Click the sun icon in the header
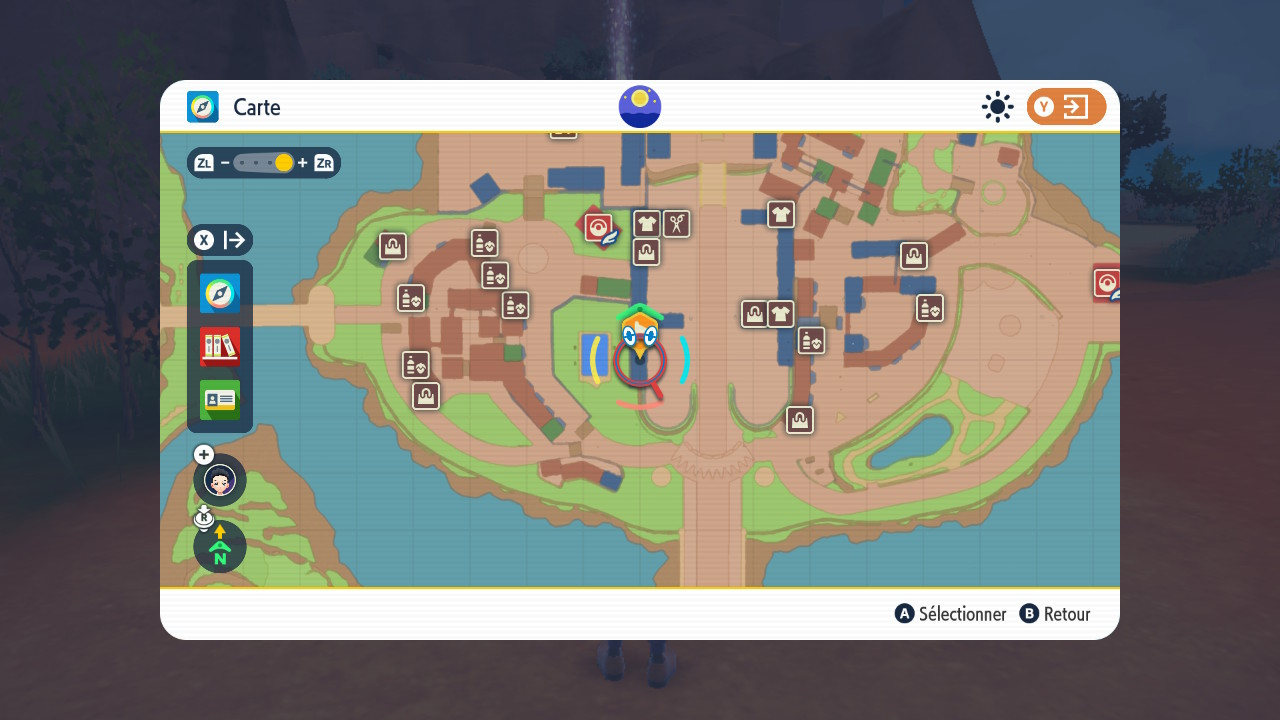 [x=997, y=107]
